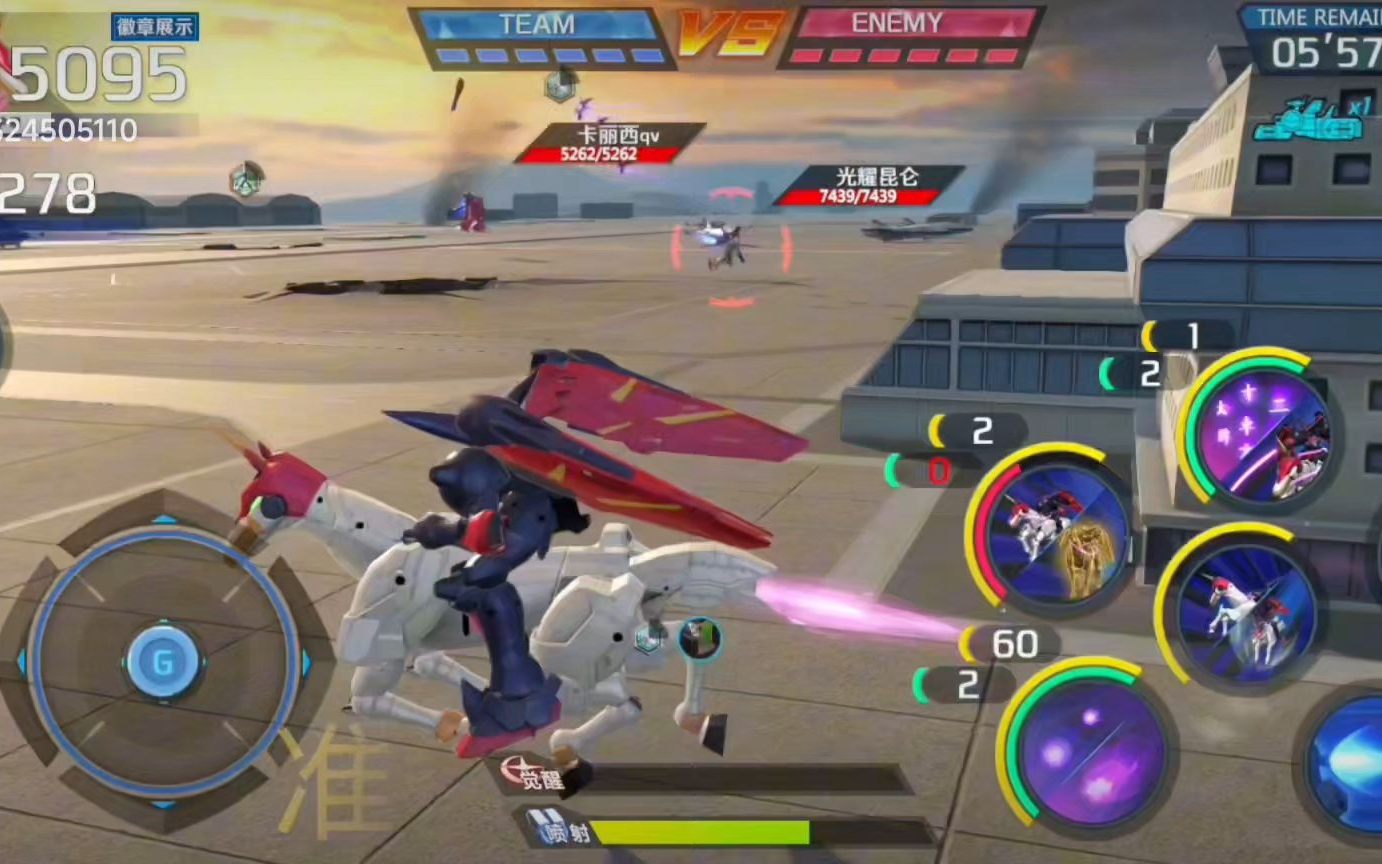
Task: Click the G center of the virtual joystick
Action: click(x=163, y=662)
